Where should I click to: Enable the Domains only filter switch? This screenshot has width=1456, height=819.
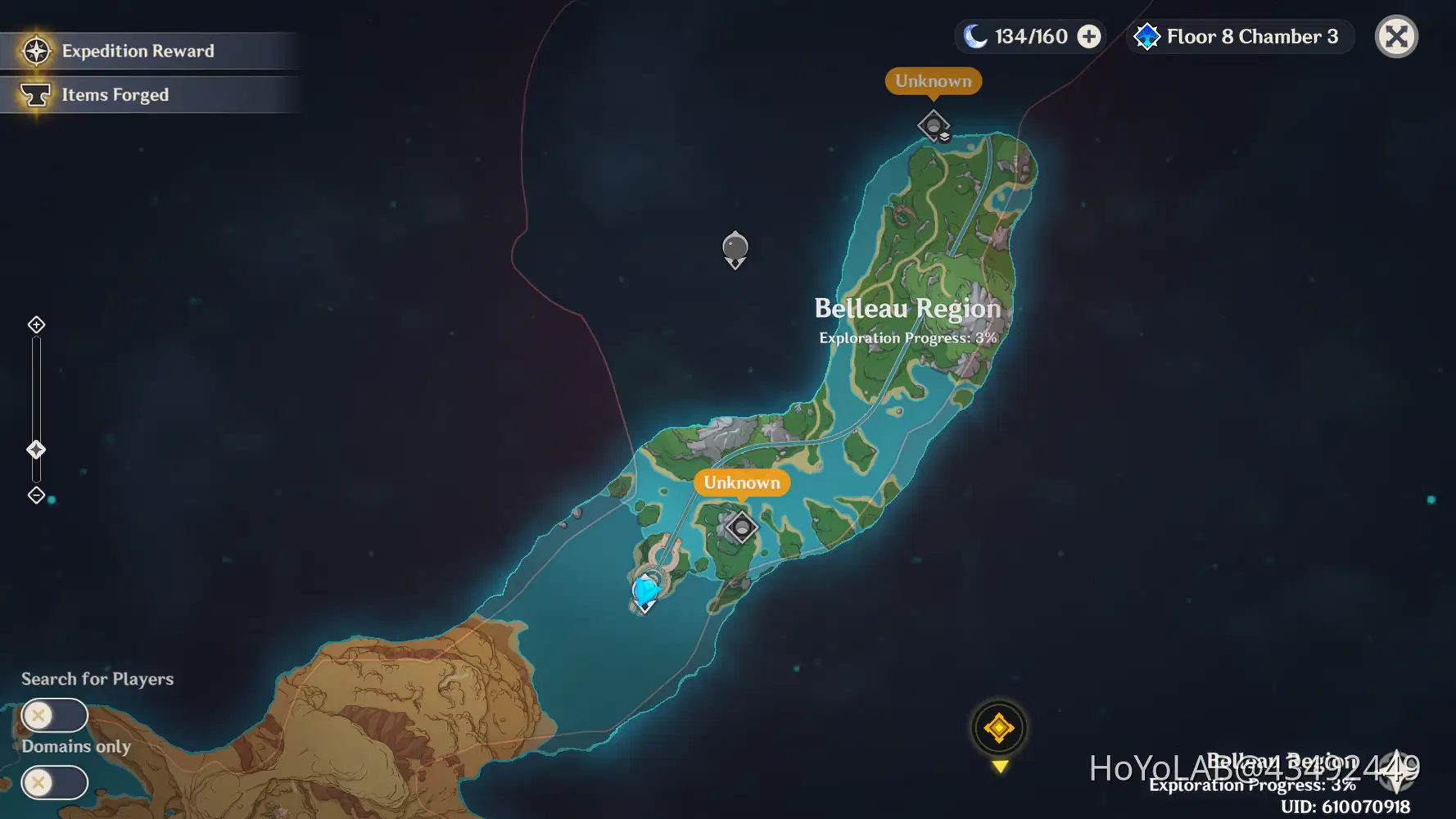click(x=54, y=783)
